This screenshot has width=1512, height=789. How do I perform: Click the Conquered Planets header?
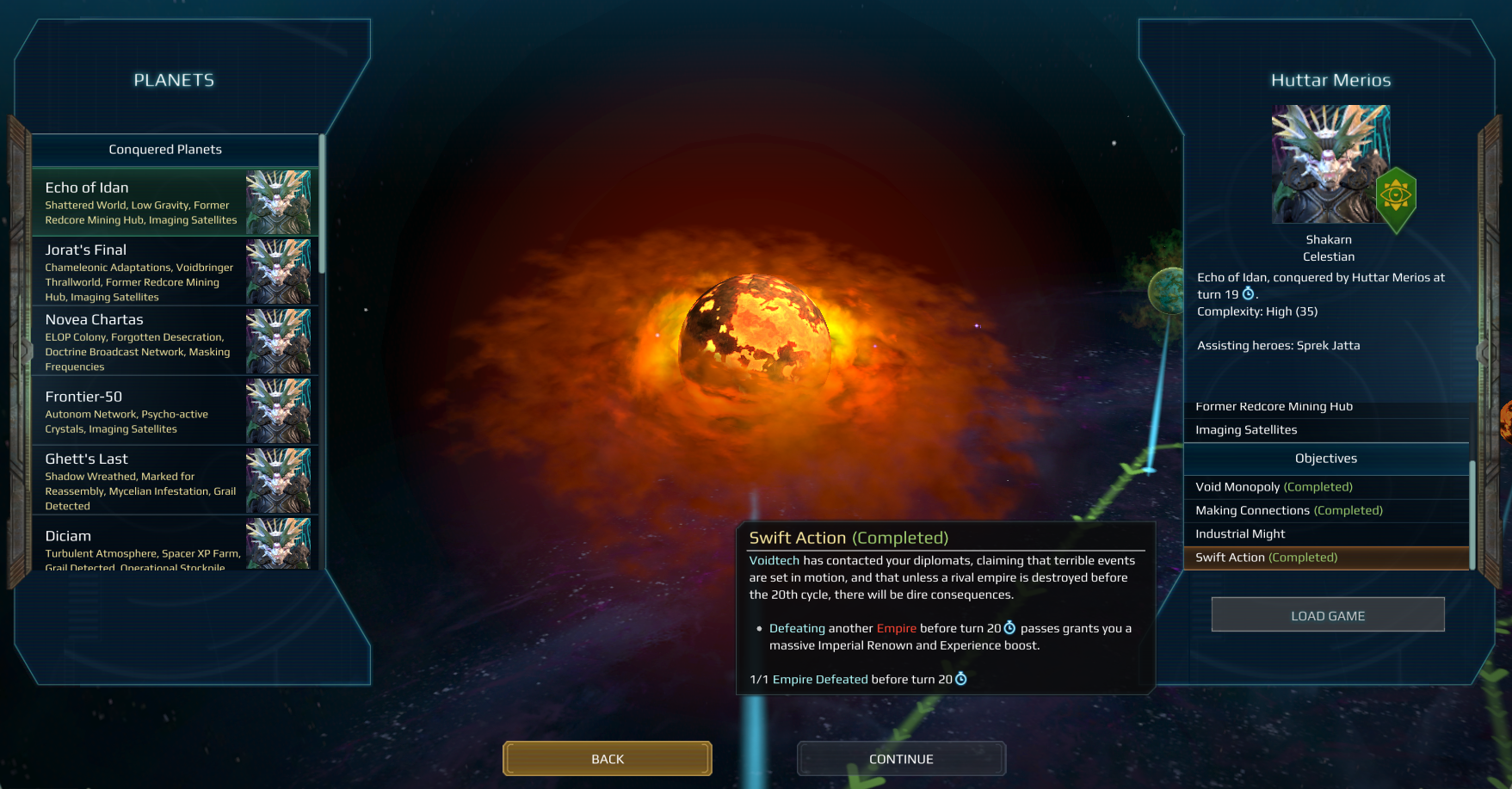[x=164, y=149]
